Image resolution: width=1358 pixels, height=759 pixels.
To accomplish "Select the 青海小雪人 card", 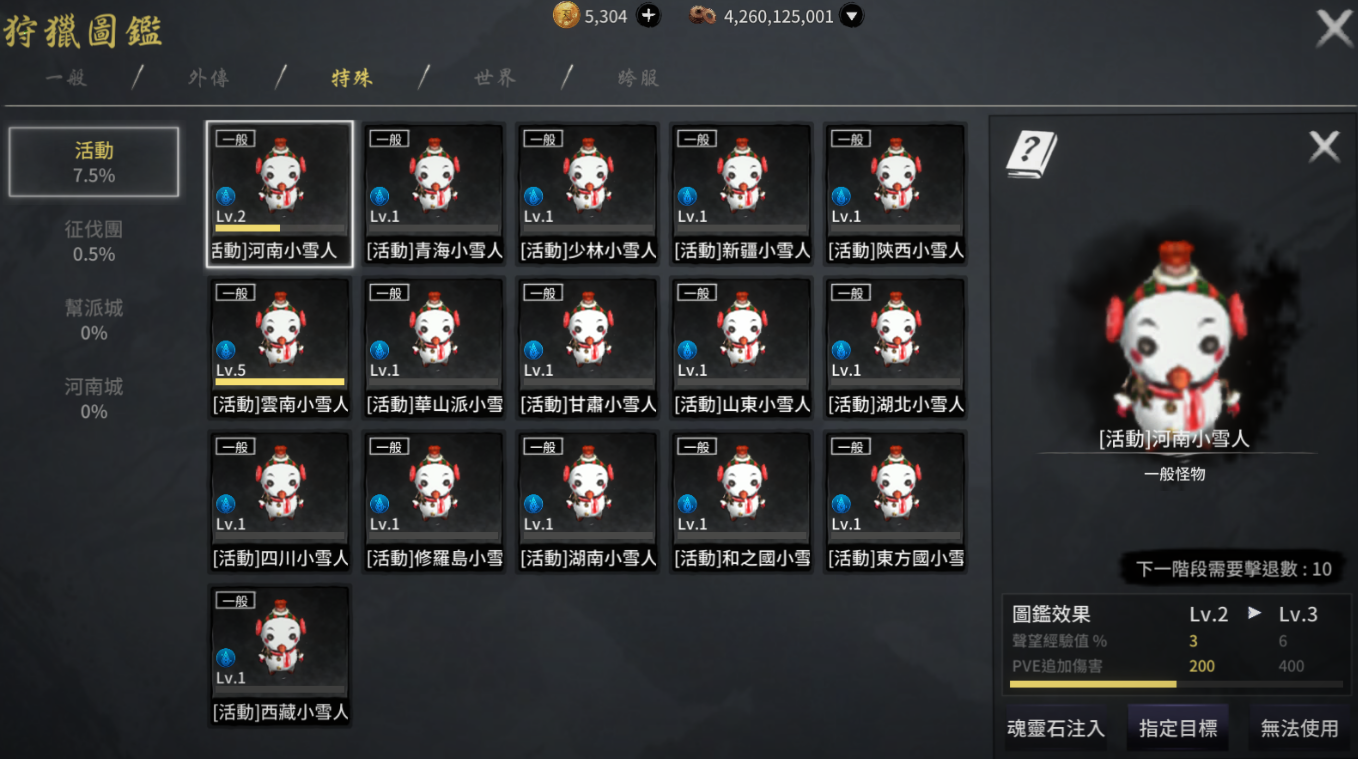I will (434, 194).
